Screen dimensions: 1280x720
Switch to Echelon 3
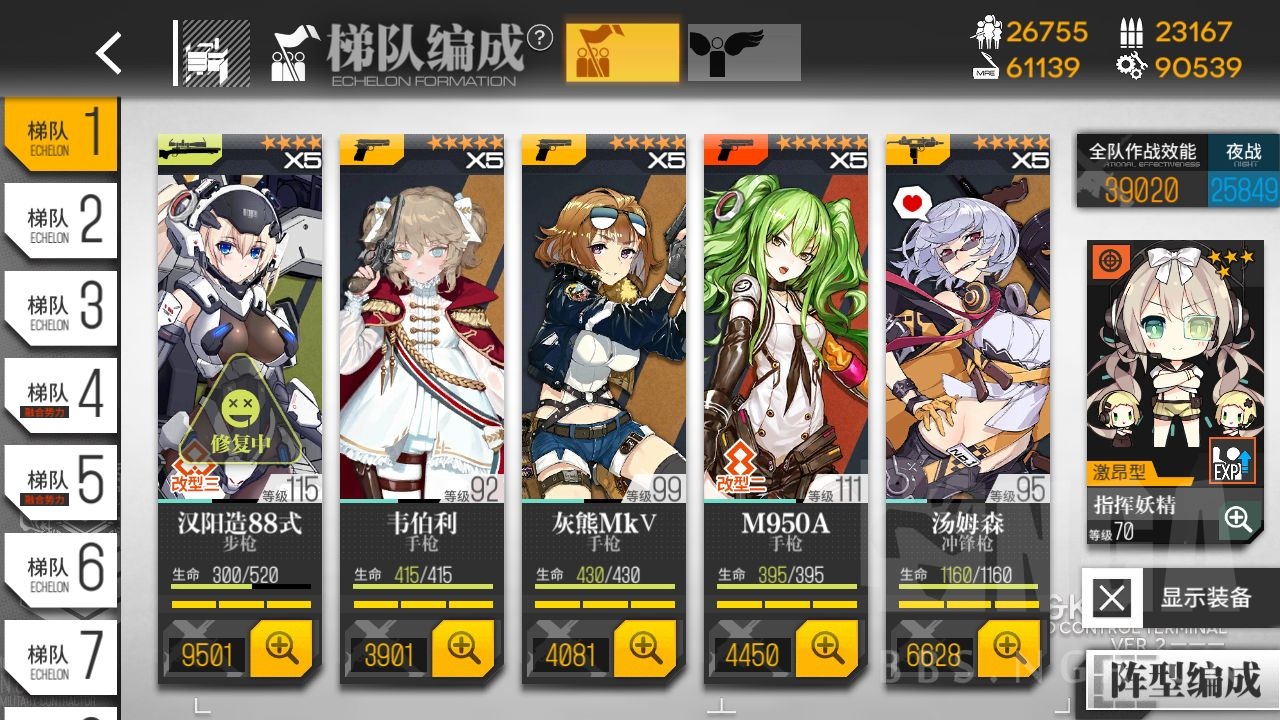(62, 308)
